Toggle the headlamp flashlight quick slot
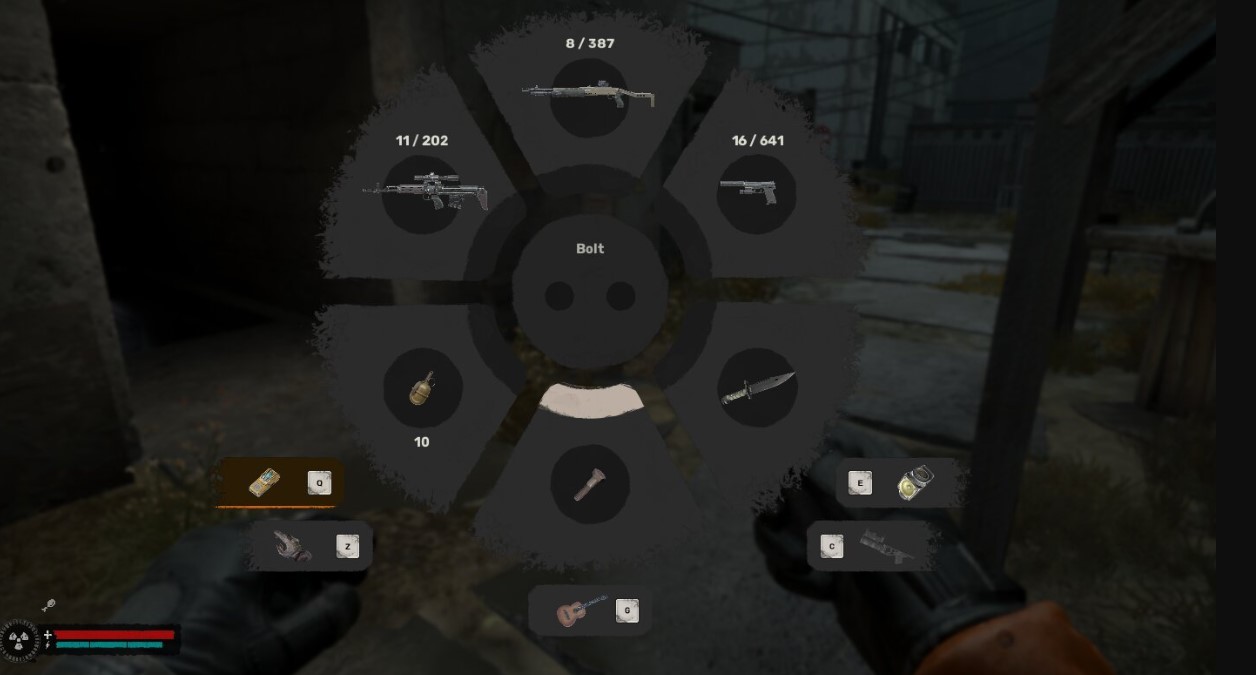 click(915, 483)
